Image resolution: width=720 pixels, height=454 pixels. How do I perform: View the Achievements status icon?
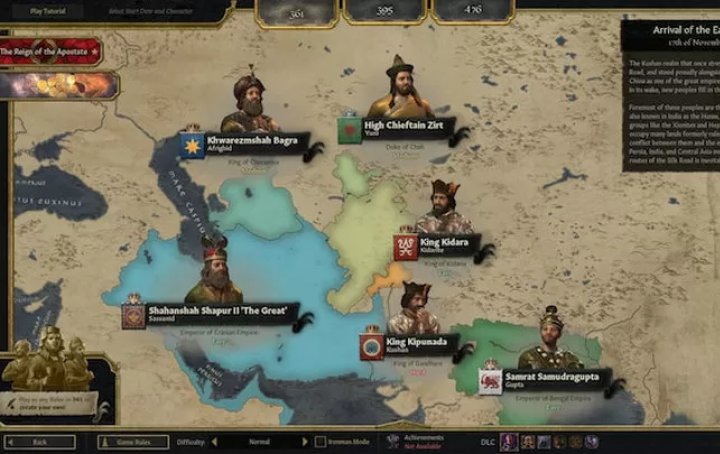pyautogui.click(x=392, y=441)
